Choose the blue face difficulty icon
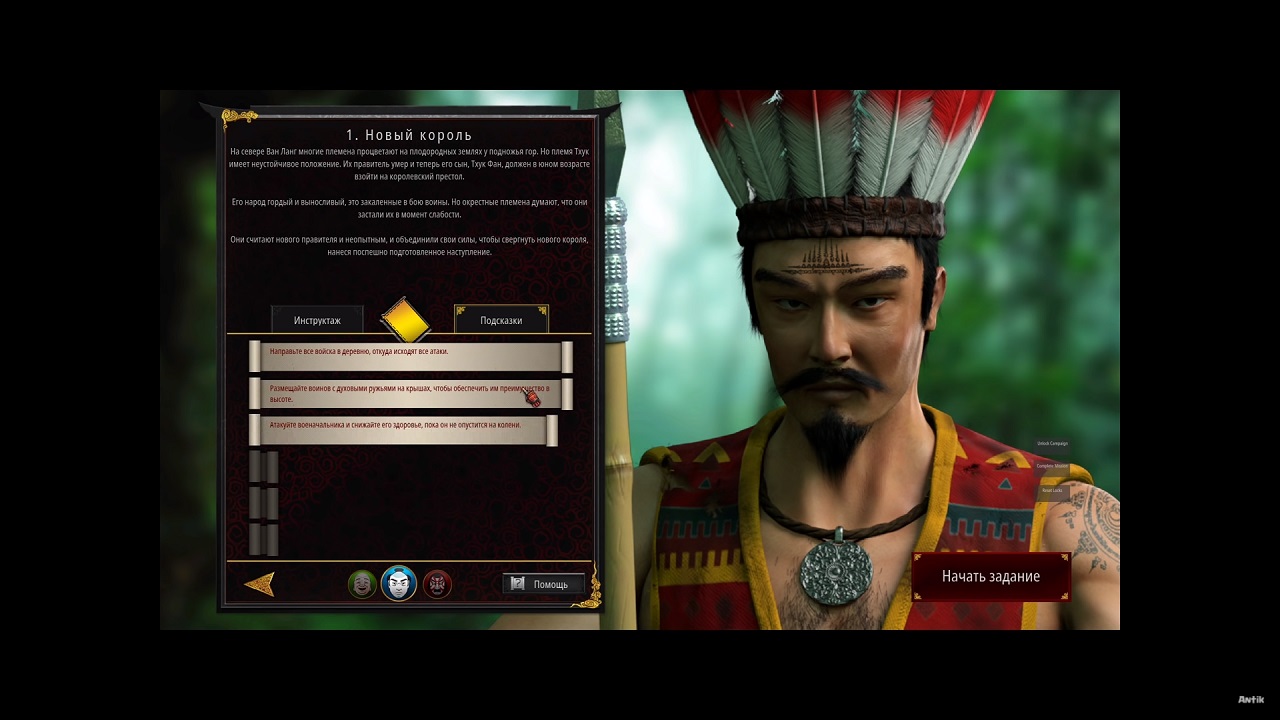 point(398,583)
